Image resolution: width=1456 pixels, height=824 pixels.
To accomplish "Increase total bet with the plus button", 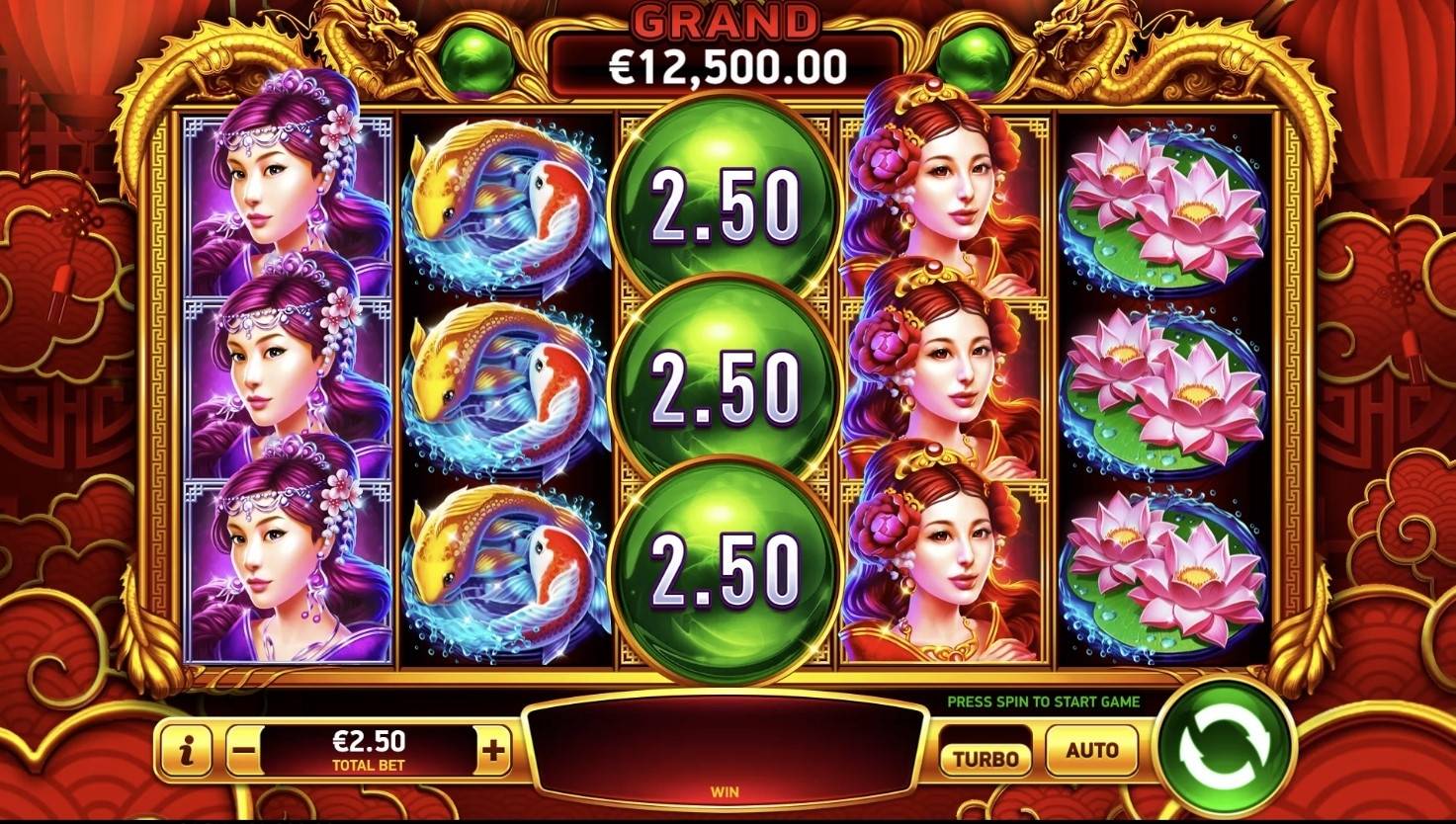I will pos(492,753).
